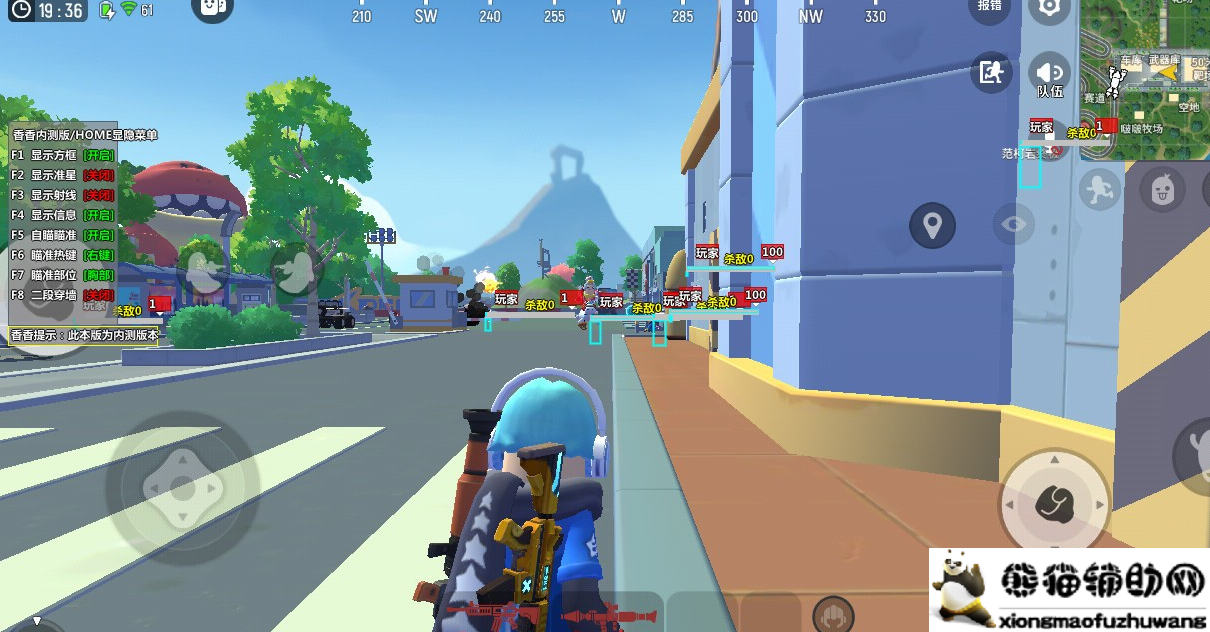The image size is (1210, 632).
Task: Select the red assault rifle weapon slot
Action: 489,612
